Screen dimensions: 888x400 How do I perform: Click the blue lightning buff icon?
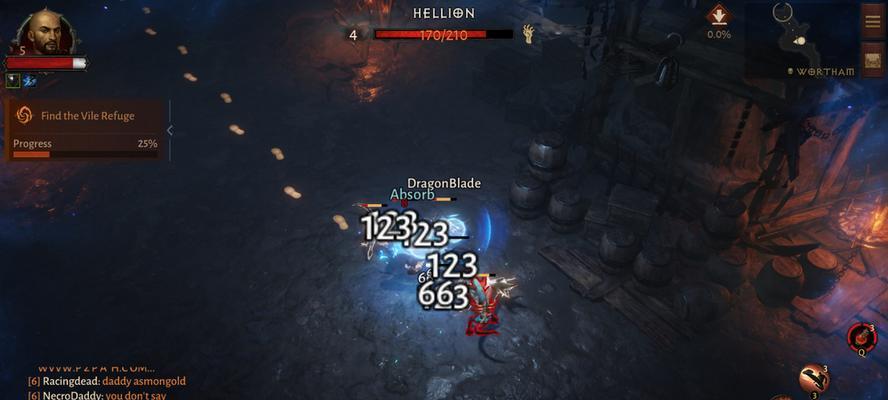28,80
